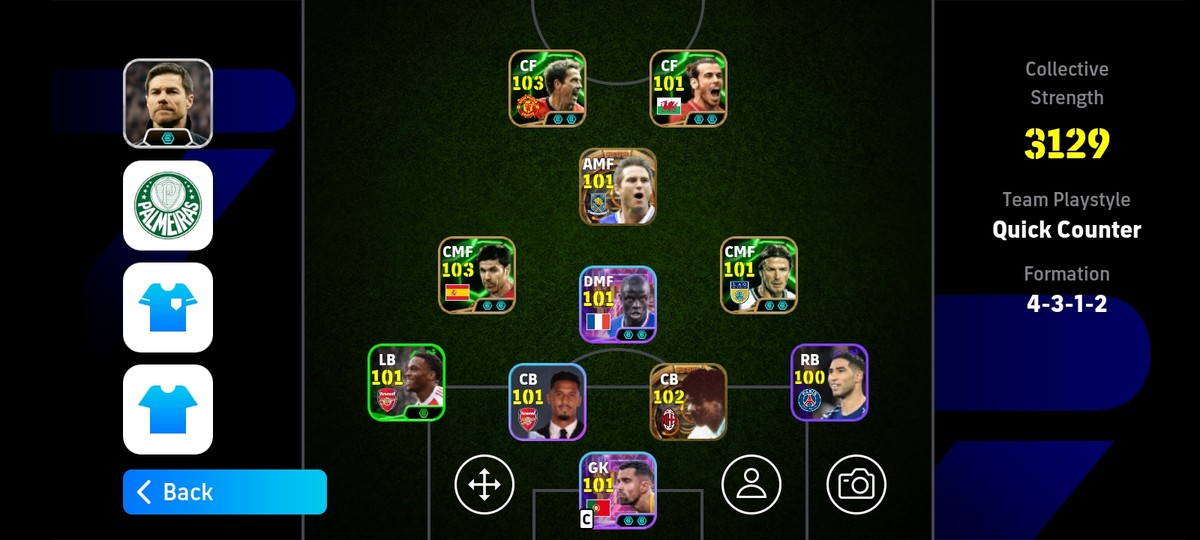Image resolution: width=1200 pixels, height=540 pixels.
Task: Choose the shirt icon with a crest
Action: 168,307
